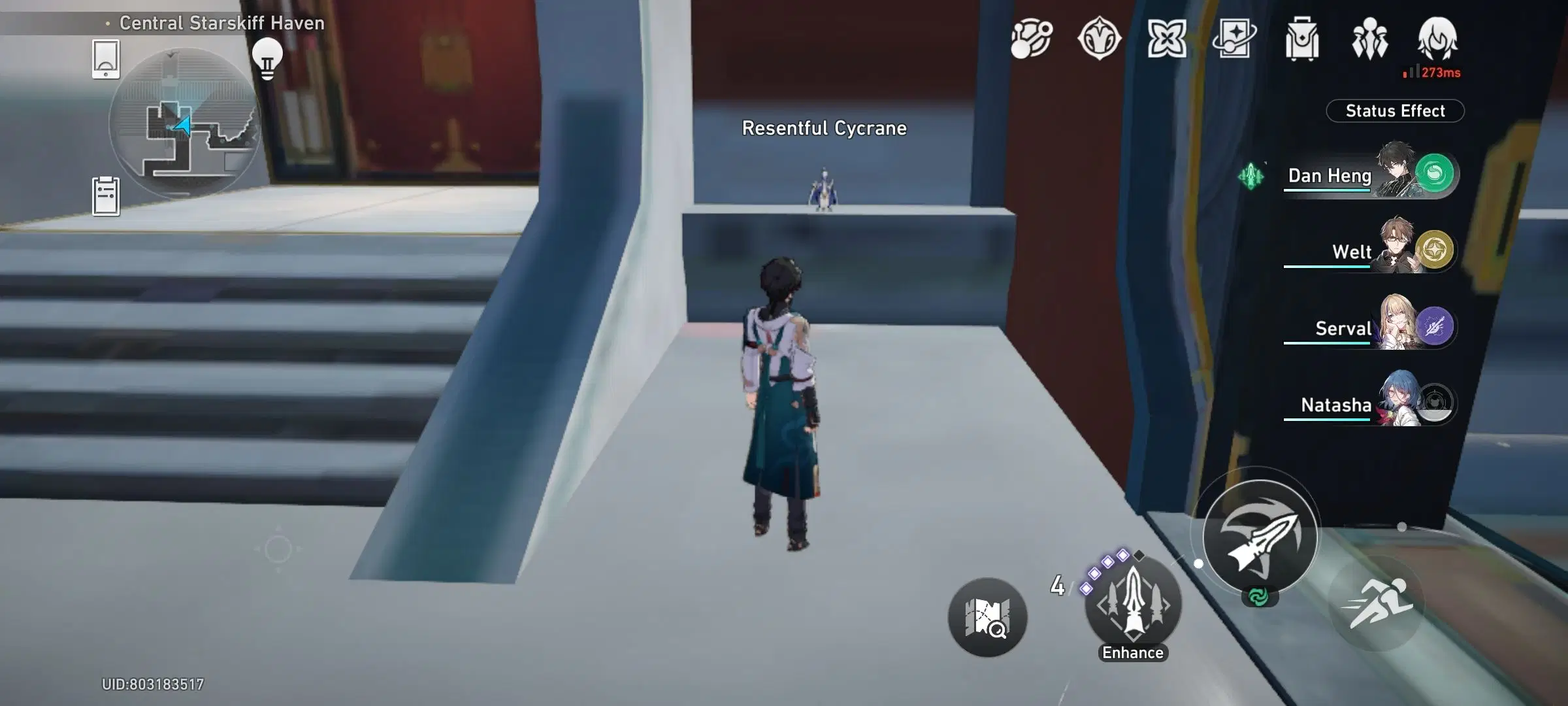
Task: Check the Status Effect details
Action: tap(1397, 111)
